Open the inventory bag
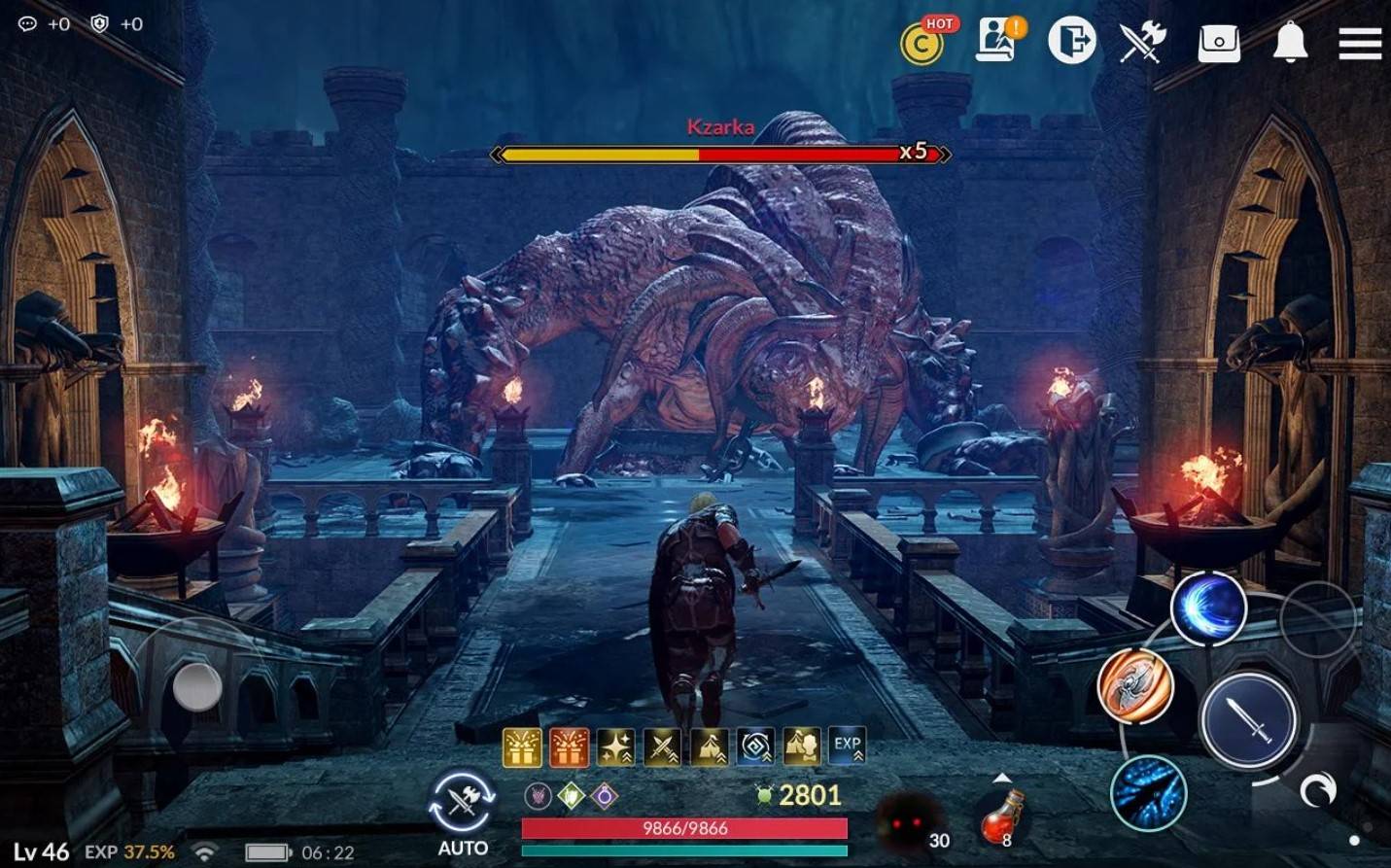The height and width of the screenshot is (868, 1391). point(1218,44)
